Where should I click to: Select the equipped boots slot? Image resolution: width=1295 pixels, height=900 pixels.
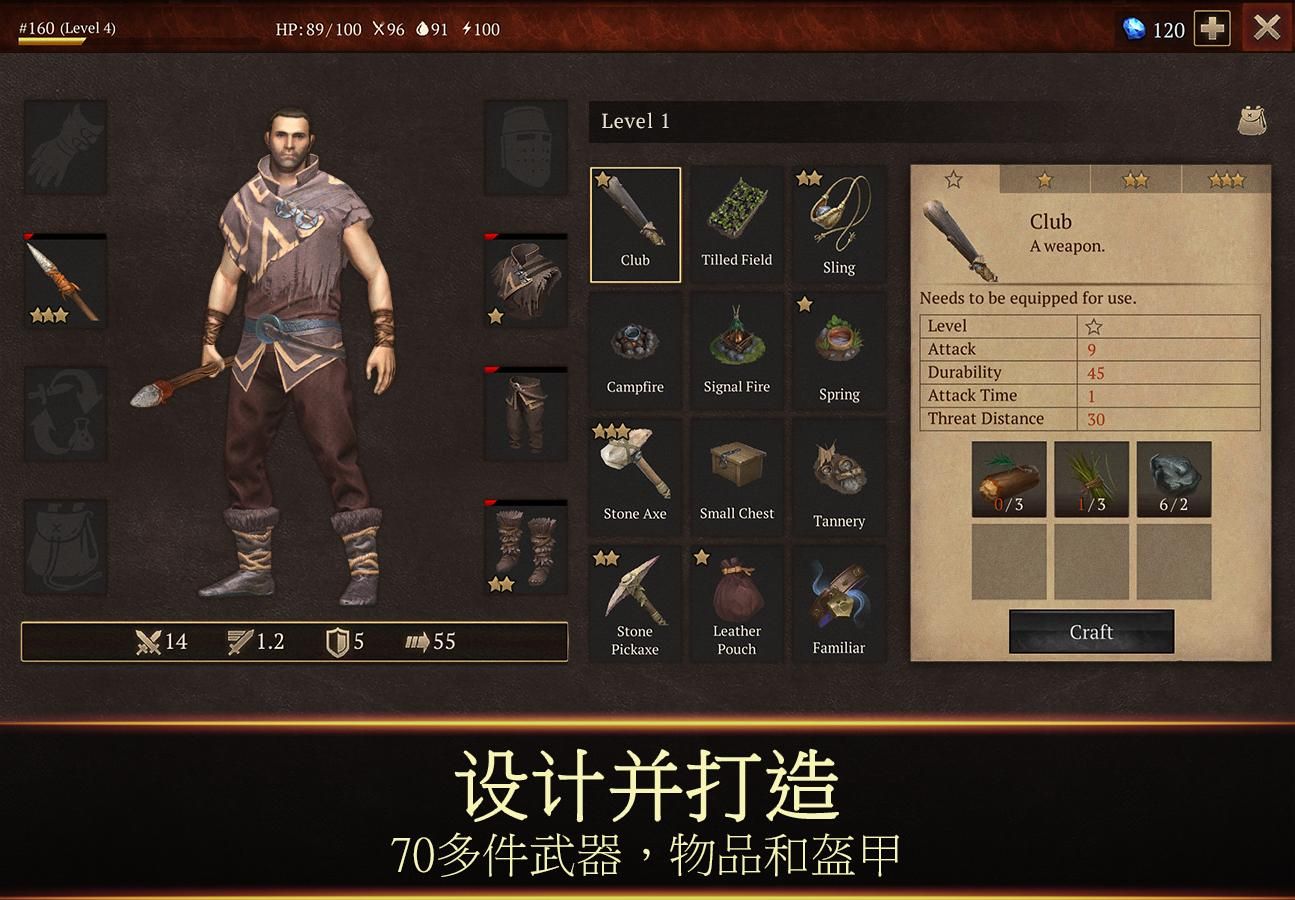(x=525, y=547)
